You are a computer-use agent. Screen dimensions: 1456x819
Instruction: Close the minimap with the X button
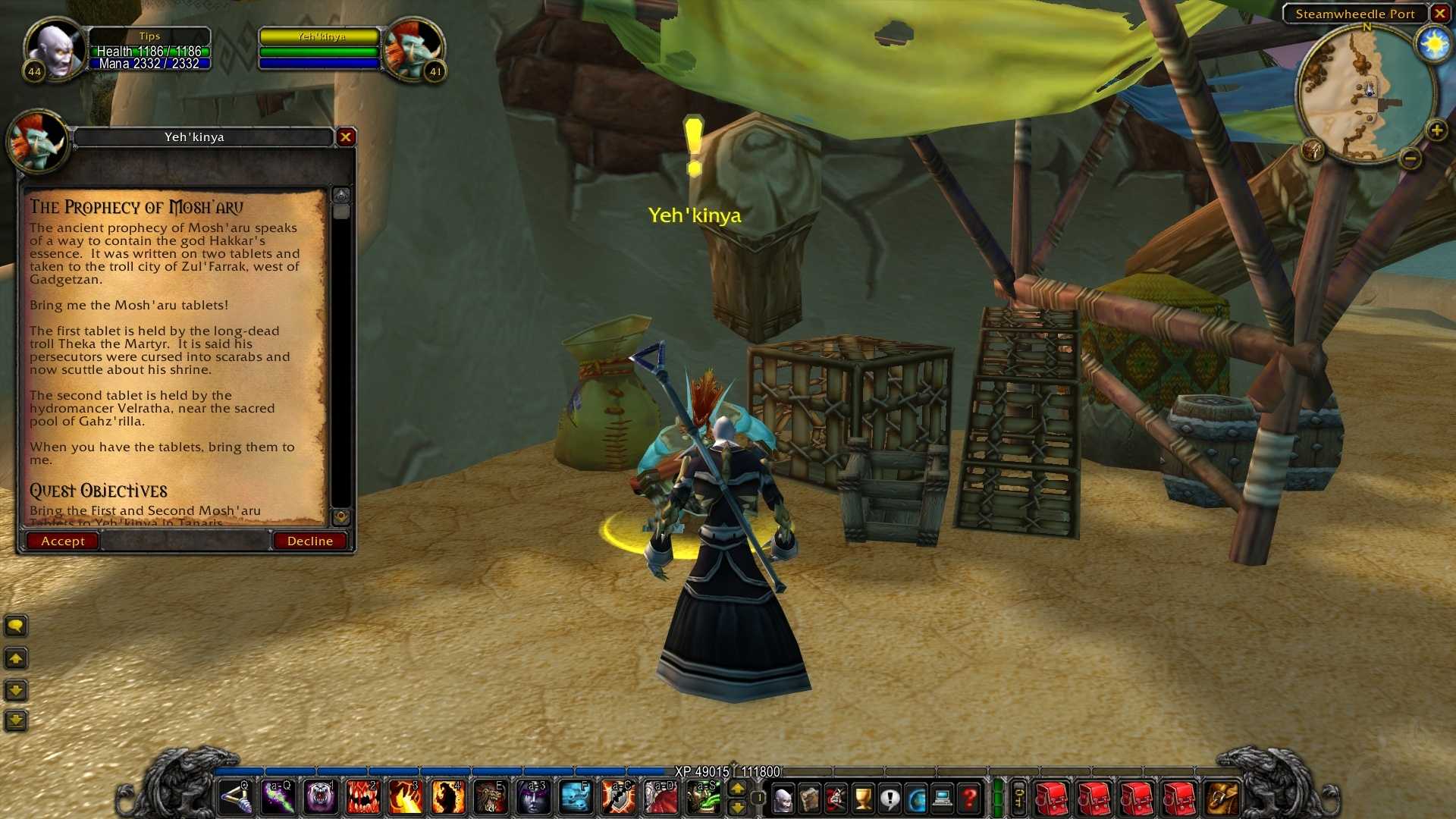point(1439,14)
